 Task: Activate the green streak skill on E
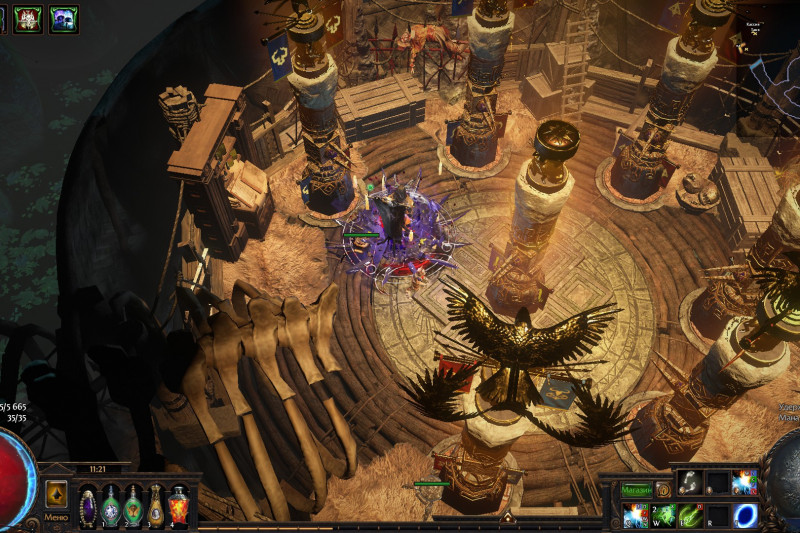pos(690,516)
